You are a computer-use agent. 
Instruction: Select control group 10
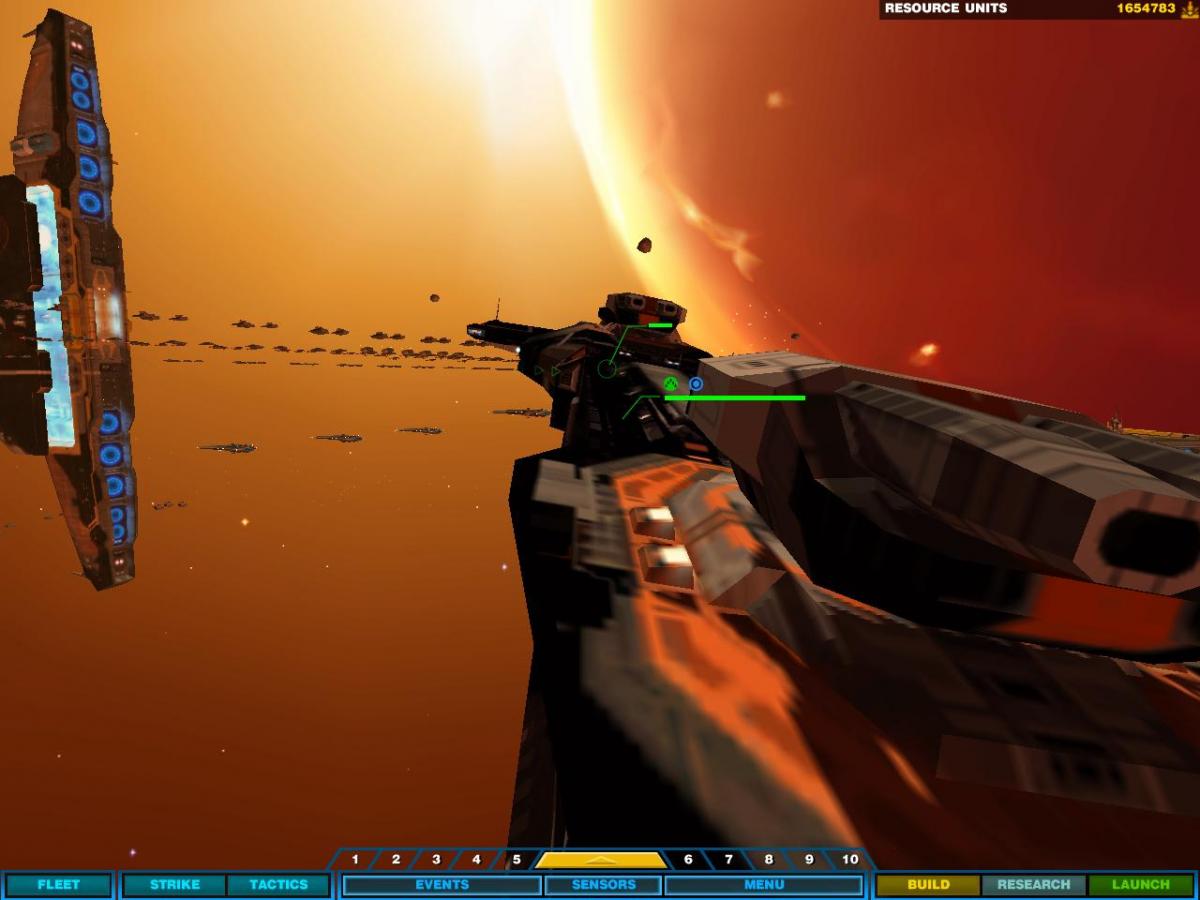point(849,860)
